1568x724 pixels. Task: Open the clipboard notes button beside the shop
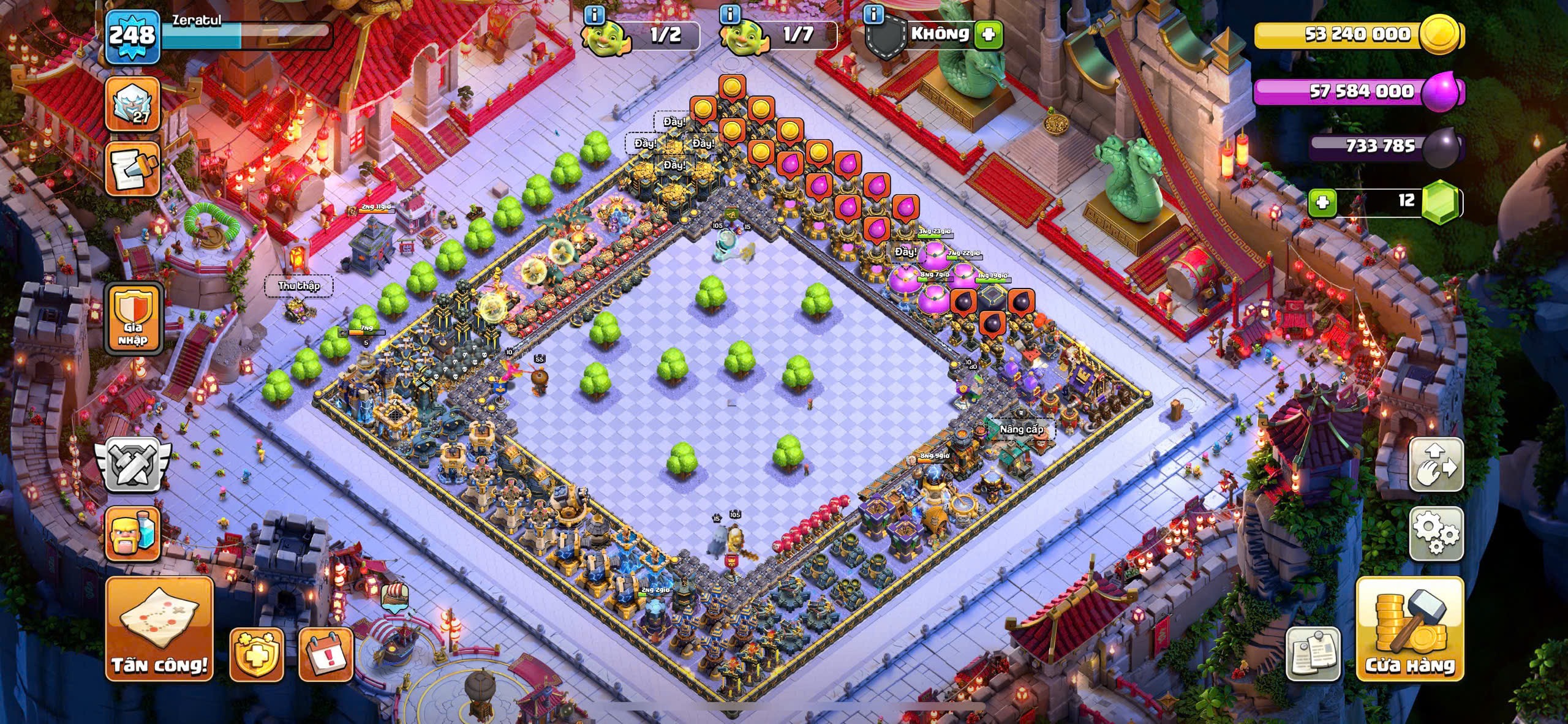coord(1313,653)
